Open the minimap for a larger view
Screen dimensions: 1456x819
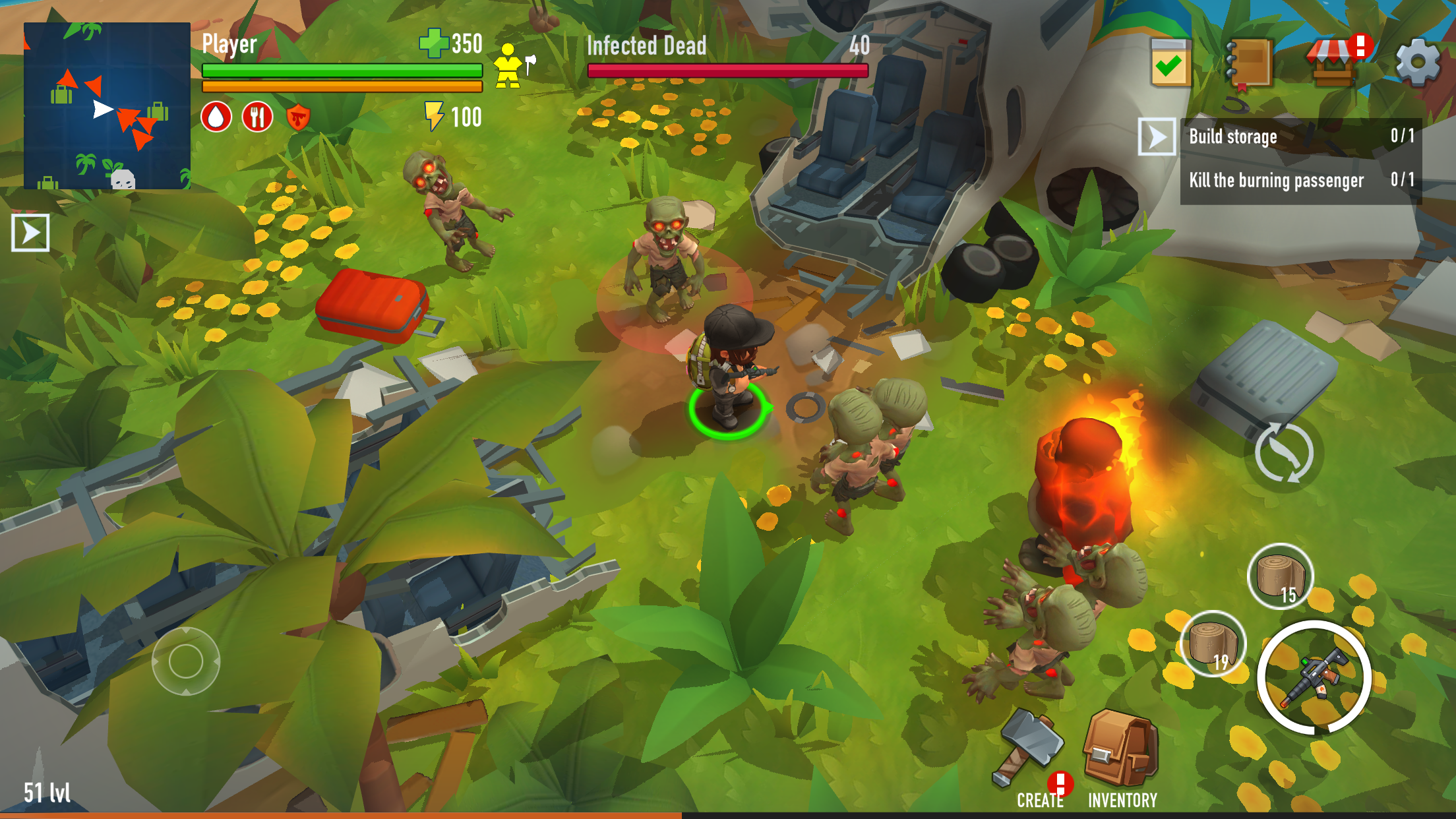(x=106, y=106)
